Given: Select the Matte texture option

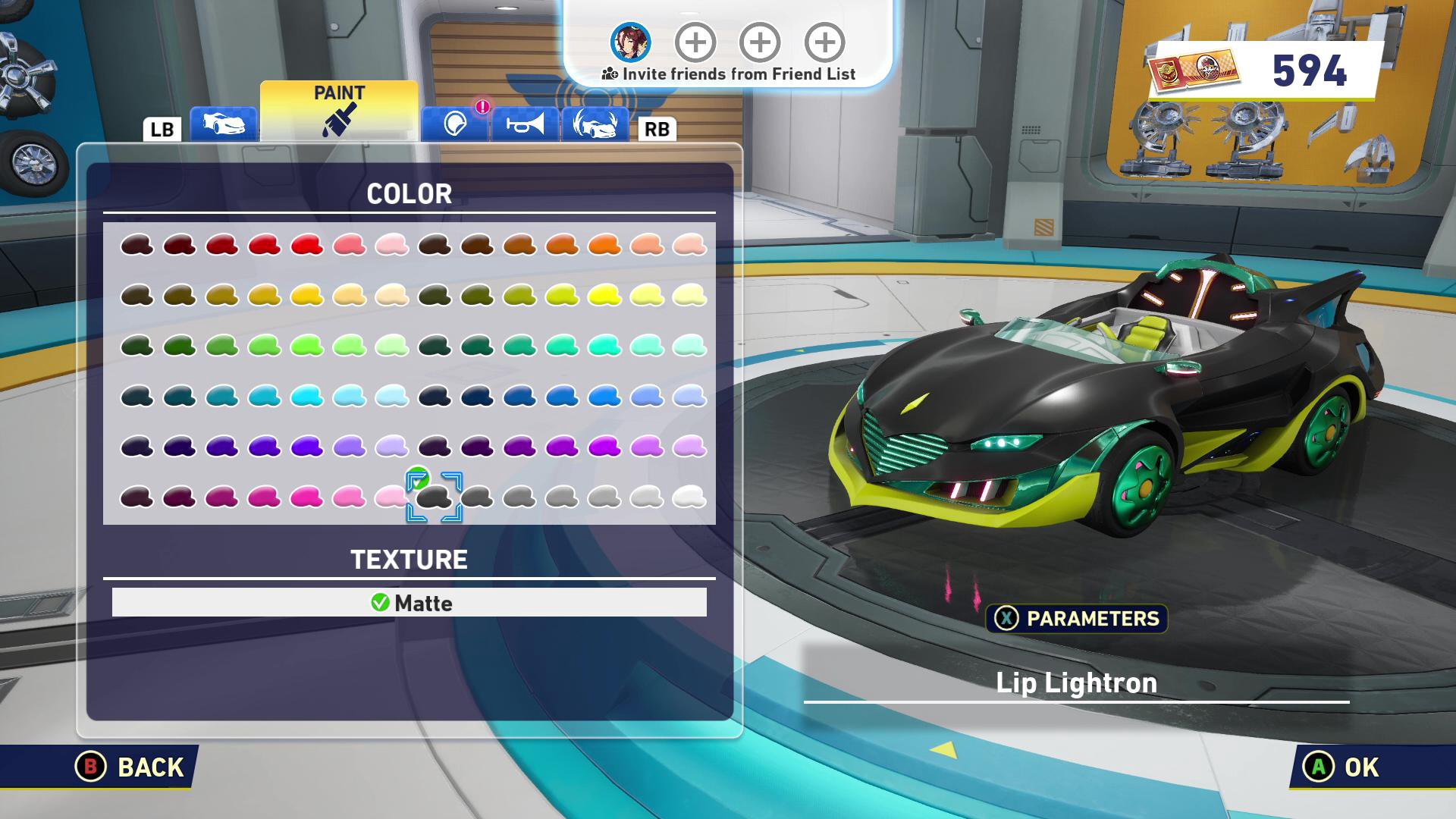Looking at the screenshot, I should click(x=409, y=603).
